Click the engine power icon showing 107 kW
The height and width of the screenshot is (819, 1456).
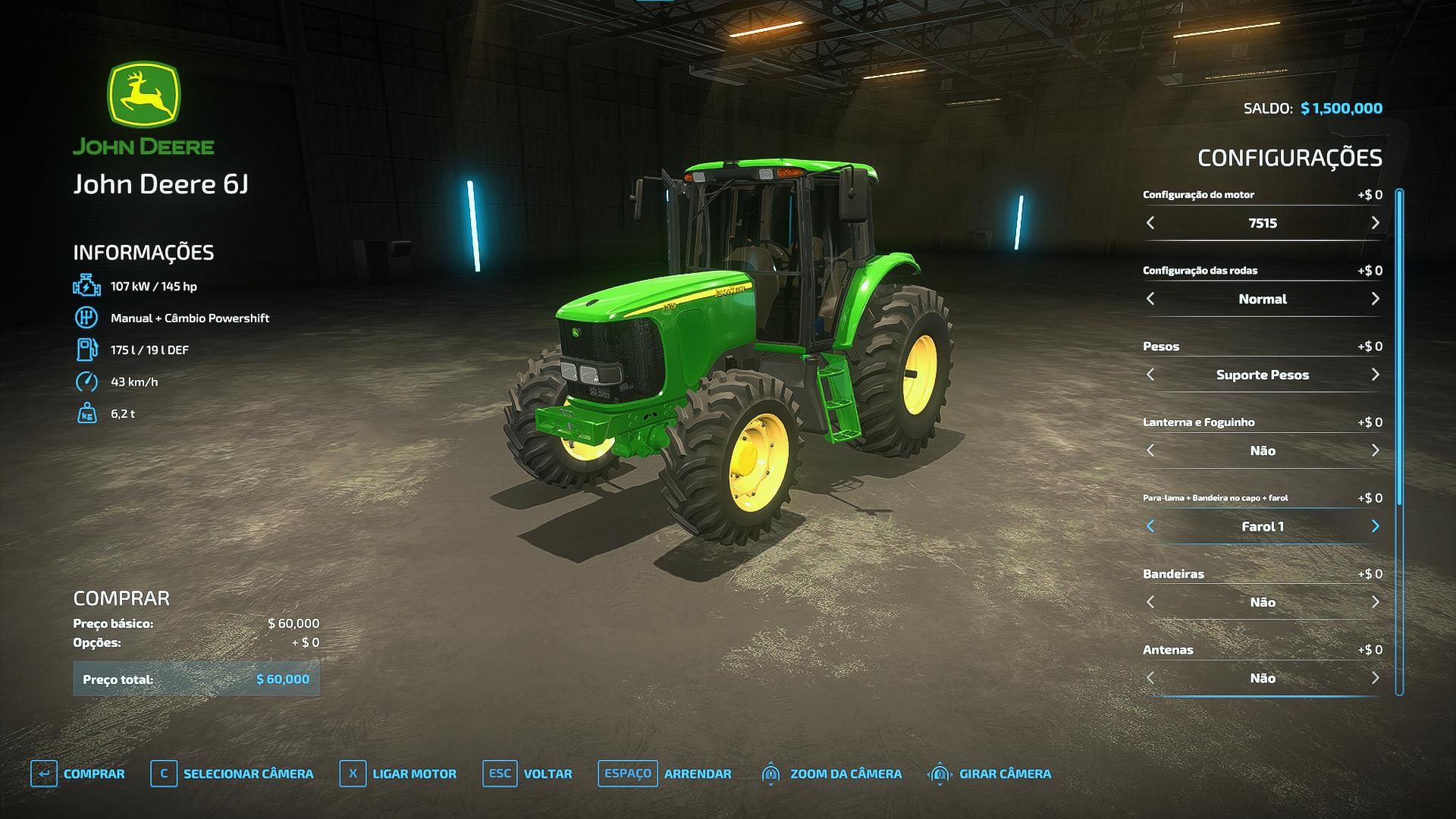(x=86, y=286)
